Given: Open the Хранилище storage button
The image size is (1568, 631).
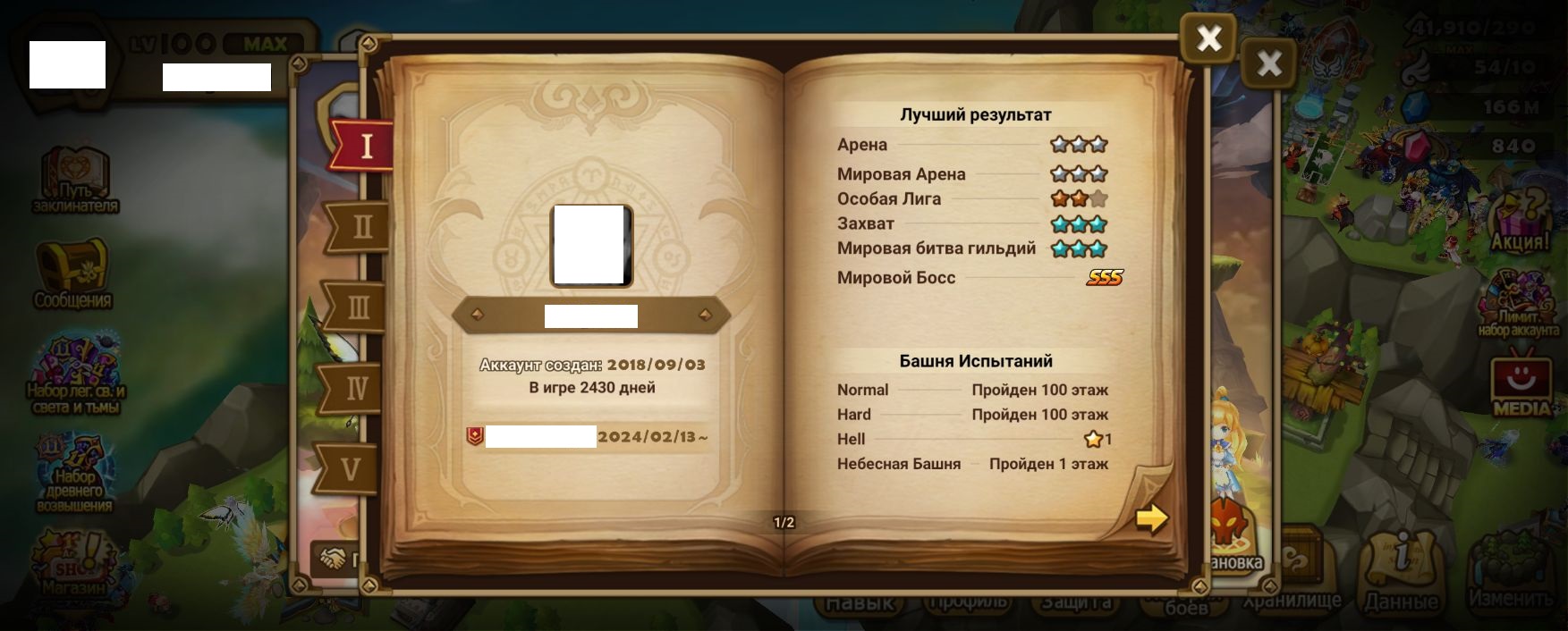Looking at the screenshot, I should [x=1293, y=572].
